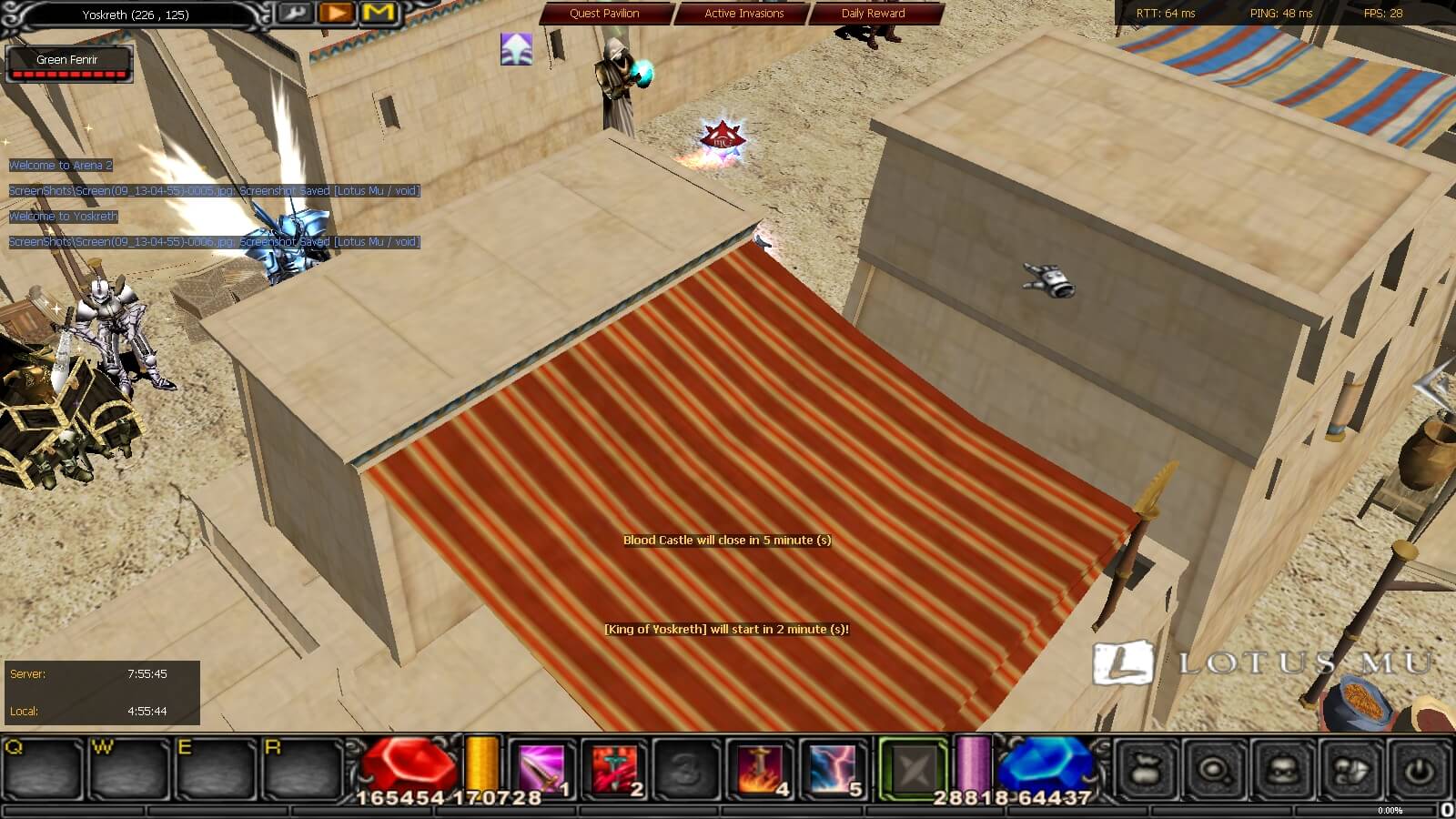Viewport: 1456px width, 819px height.
Task: Open the wrench settings button
Action: coord(293,13)
